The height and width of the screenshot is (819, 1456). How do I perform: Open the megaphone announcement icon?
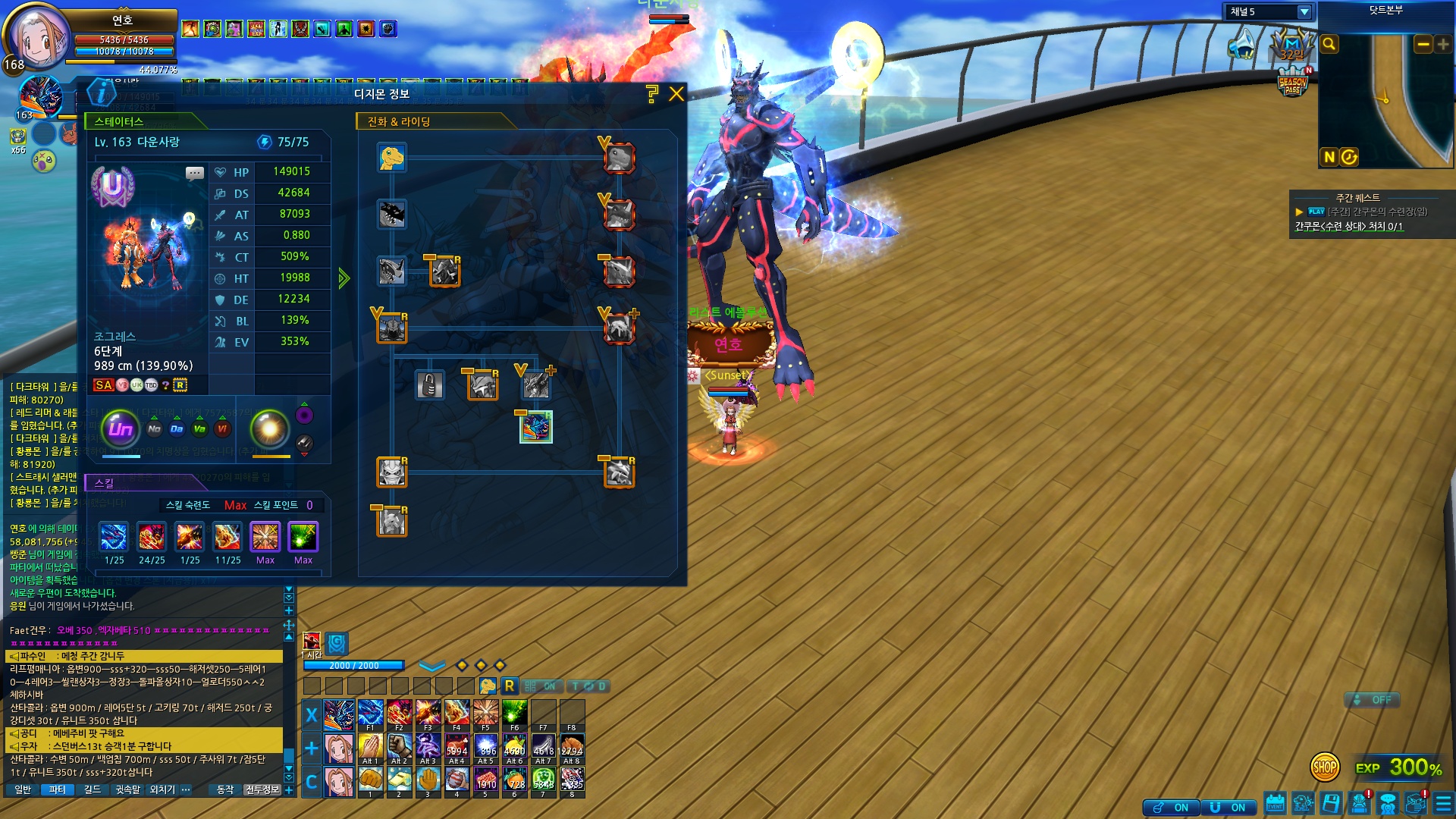point(1241,44)
